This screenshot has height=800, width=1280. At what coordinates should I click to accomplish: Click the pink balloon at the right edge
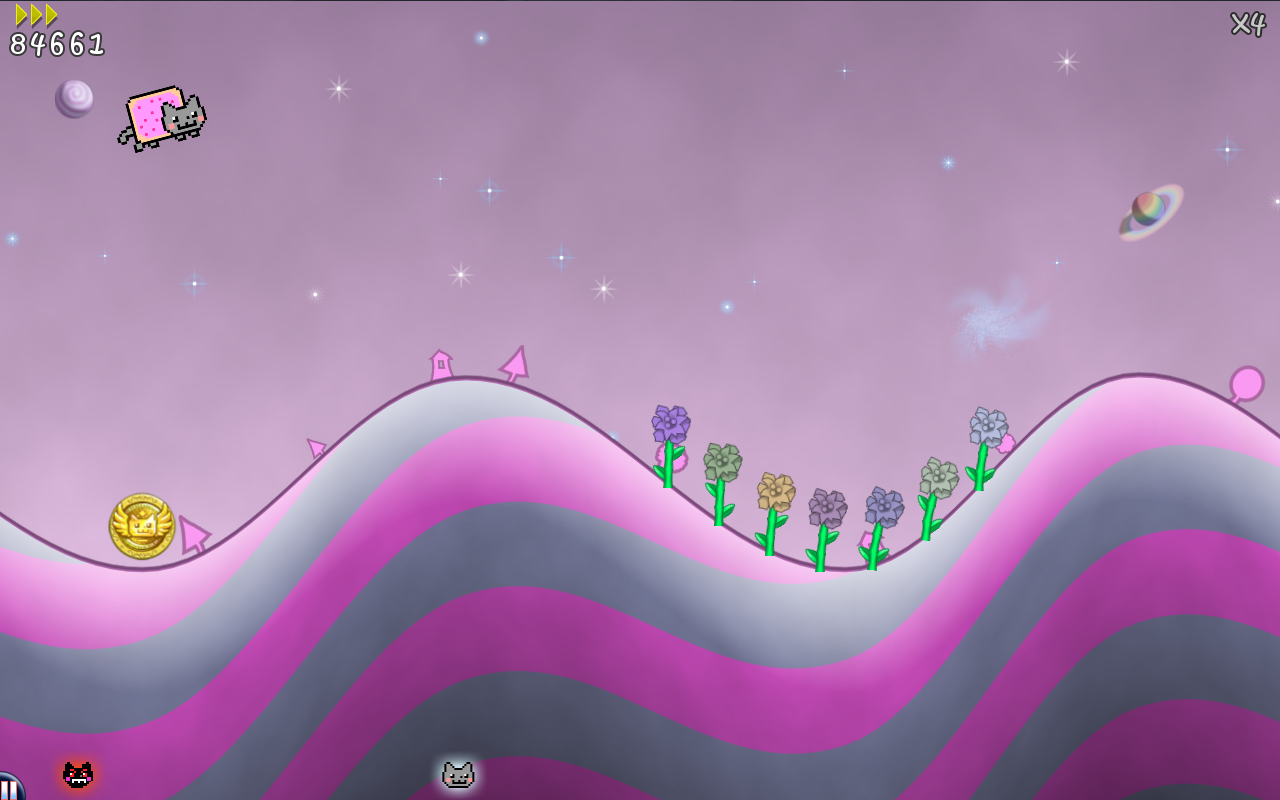click(x=1247, y=381)
